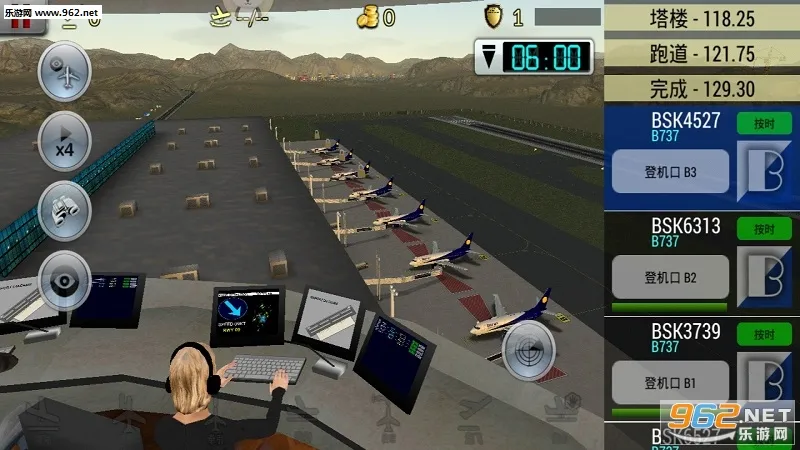This screenshot has height=450, width=800.
Task: Choose the 完成 129.30 frequency
Action: [702, 89]
